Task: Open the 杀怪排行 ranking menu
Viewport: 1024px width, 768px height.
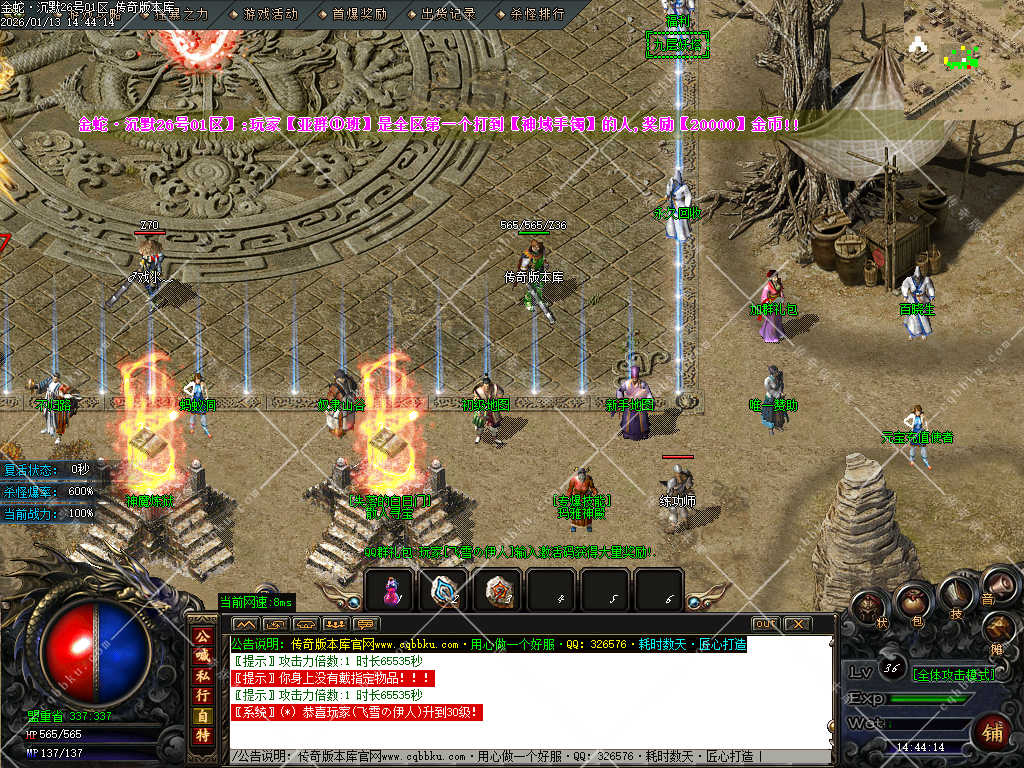Action: (537, 14)
